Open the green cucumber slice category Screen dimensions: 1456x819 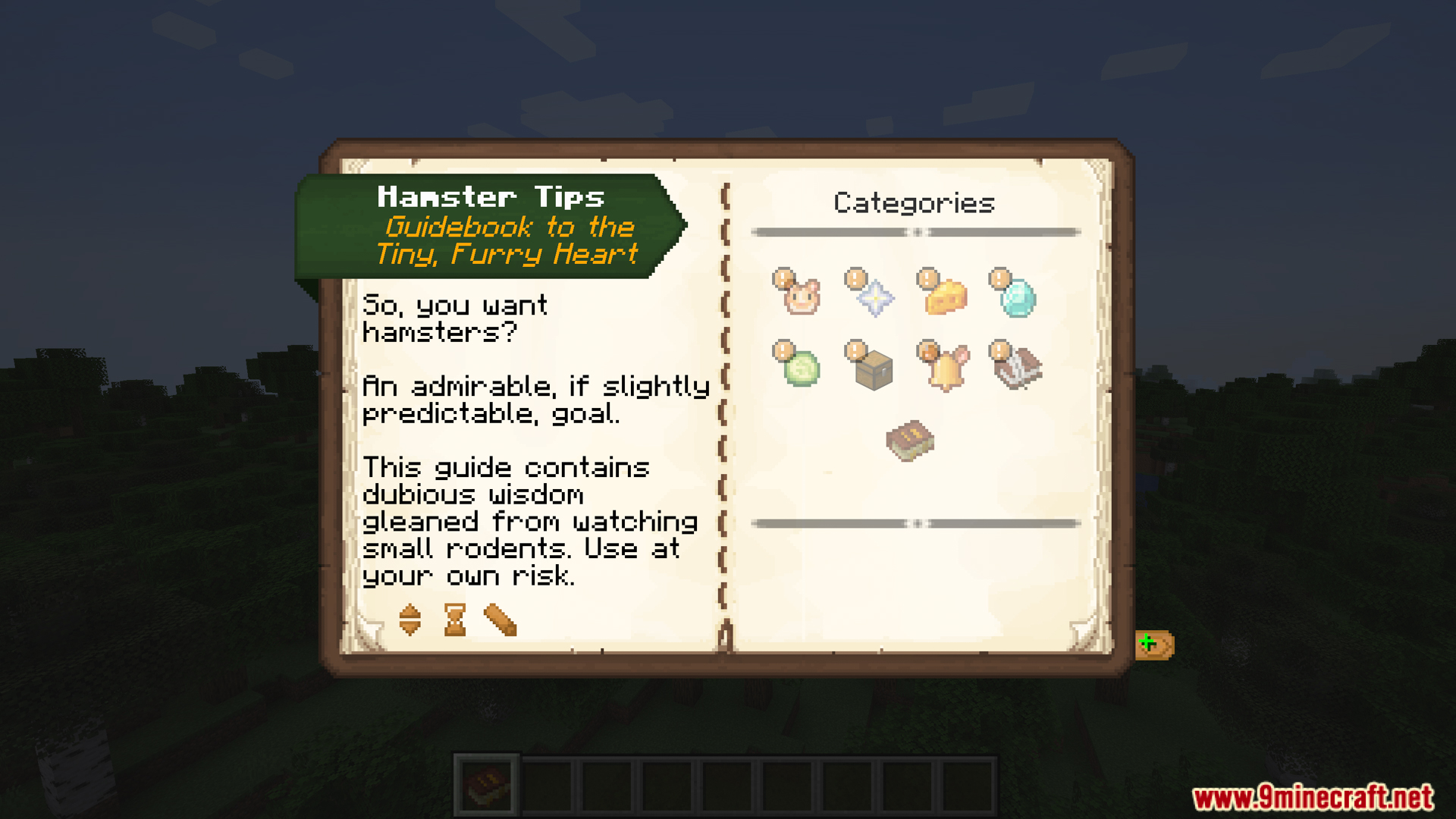(x=801, y=368)
